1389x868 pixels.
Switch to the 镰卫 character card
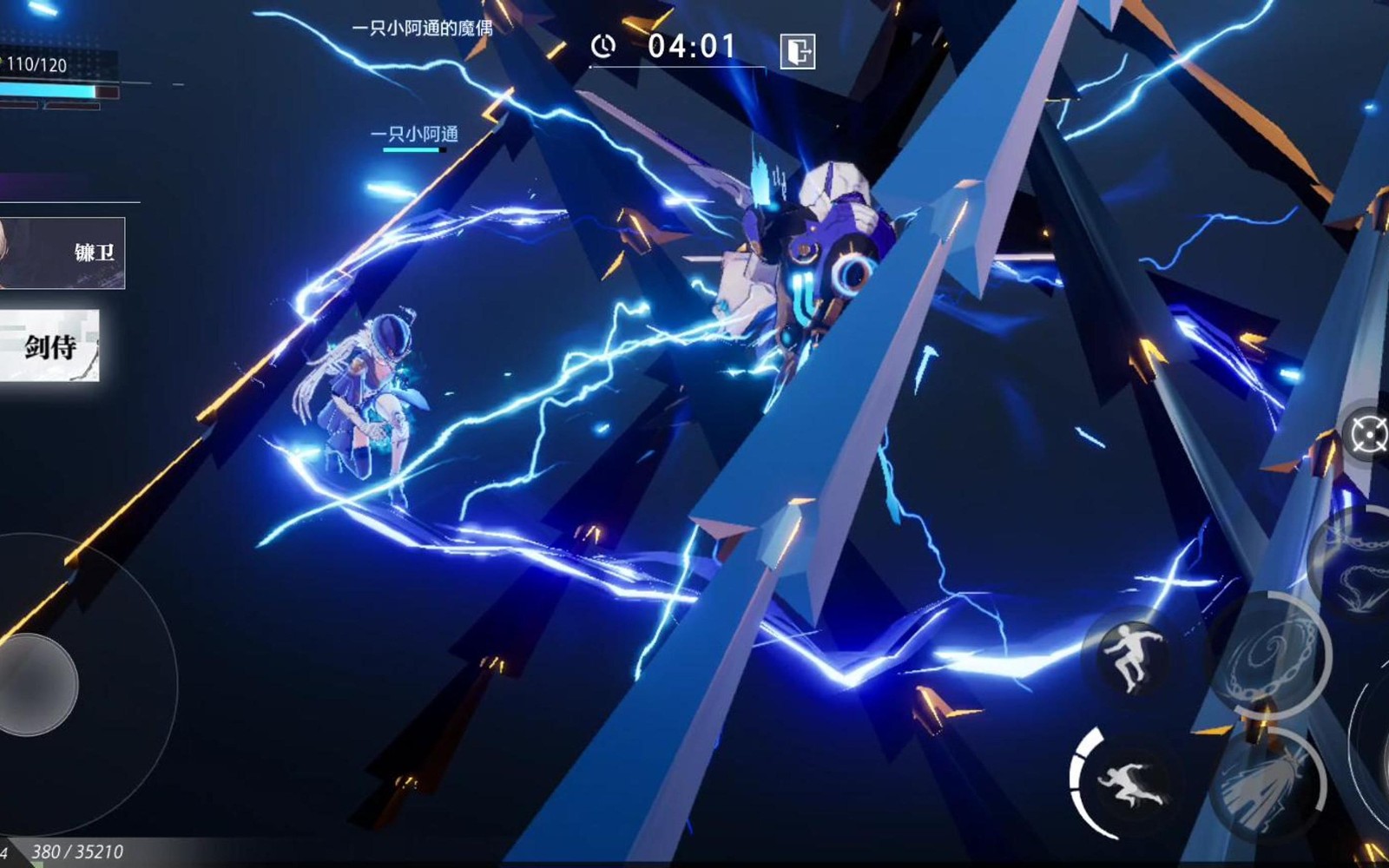coord(63,253)
